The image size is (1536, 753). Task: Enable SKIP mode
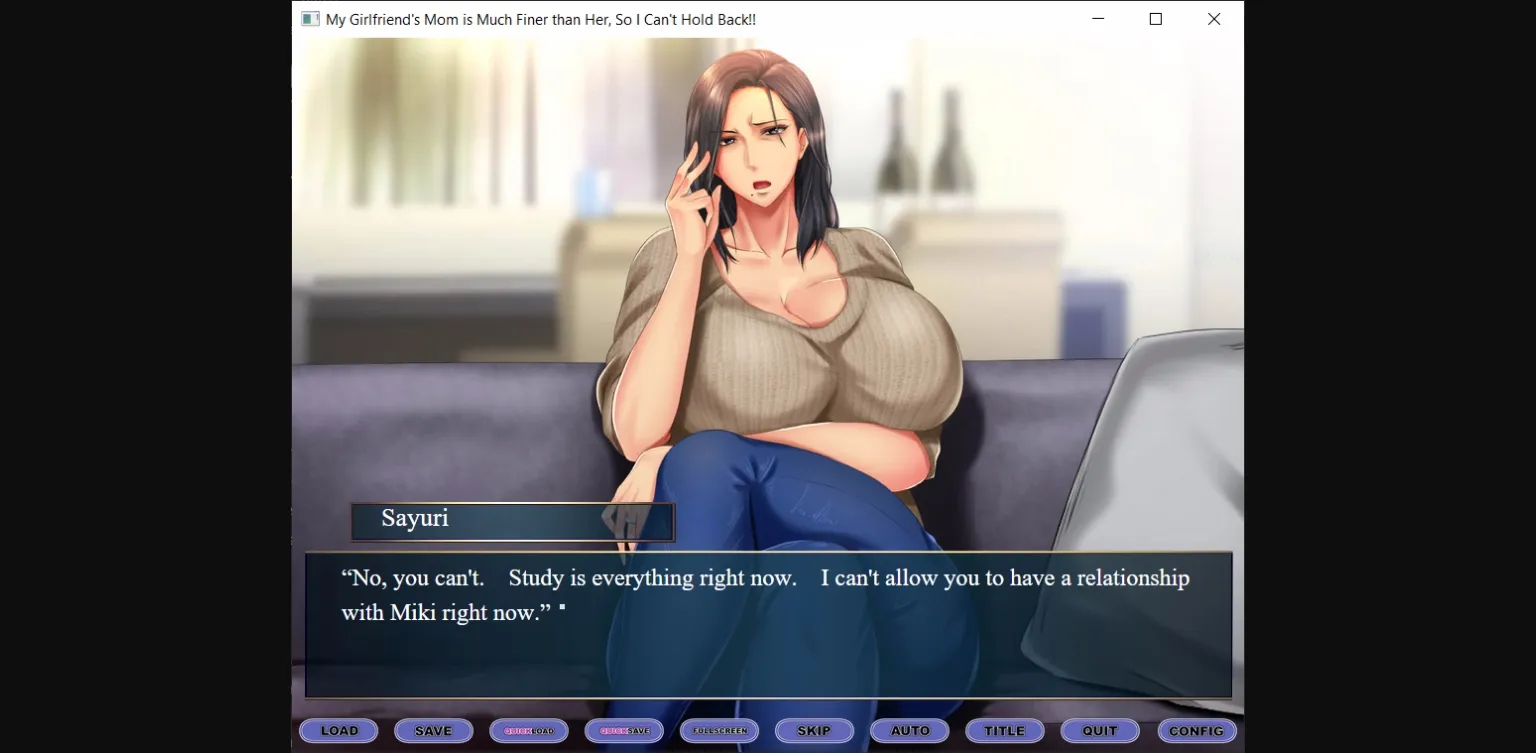(814, 730)
